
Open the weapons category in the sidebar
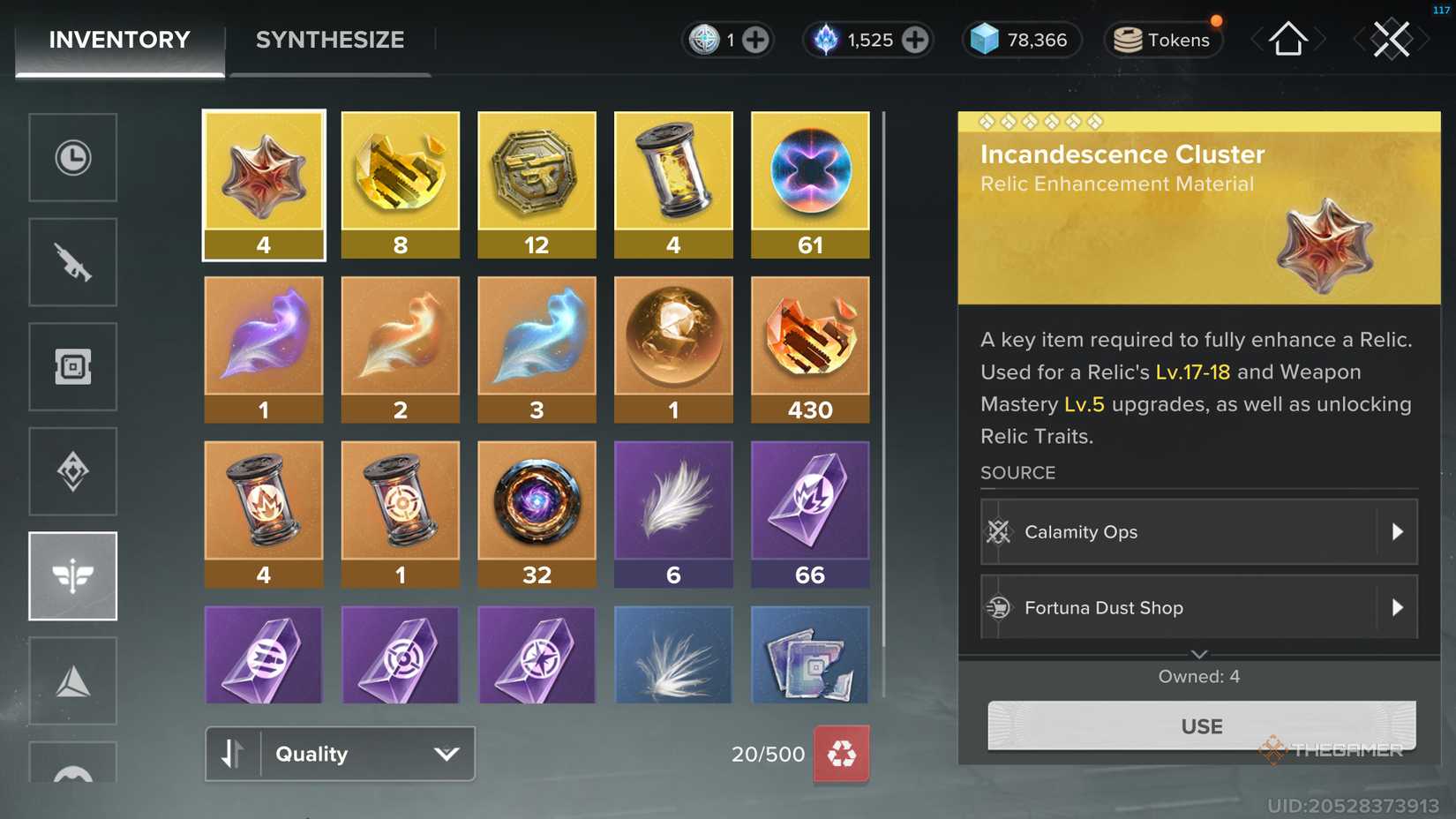[73, 261]
